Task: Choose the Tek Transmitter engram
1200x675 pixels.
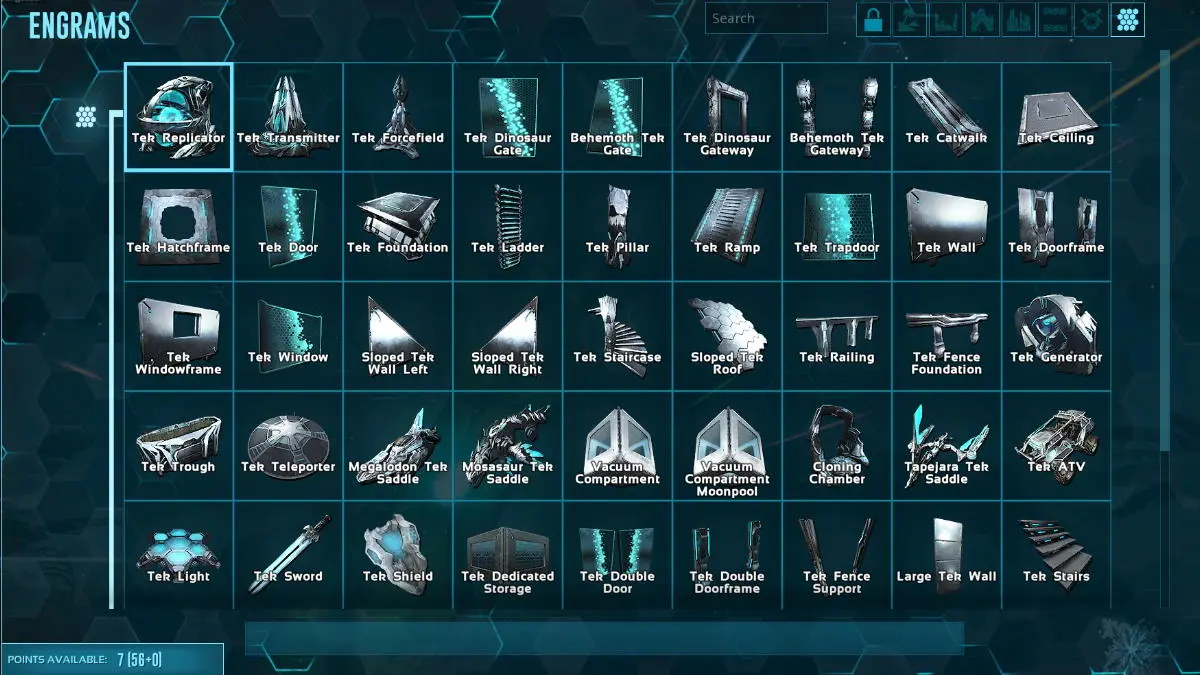Action: (288, 117)
